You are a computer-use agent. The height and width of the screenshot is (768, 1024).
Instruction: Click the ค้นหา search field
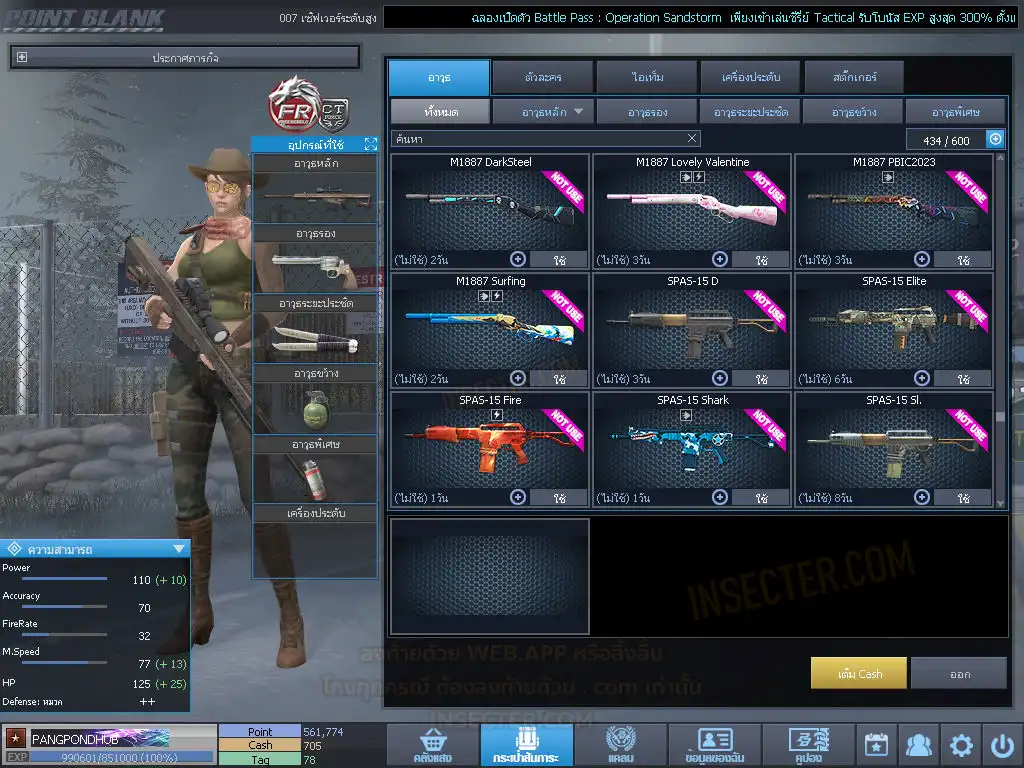click(540, 139)
